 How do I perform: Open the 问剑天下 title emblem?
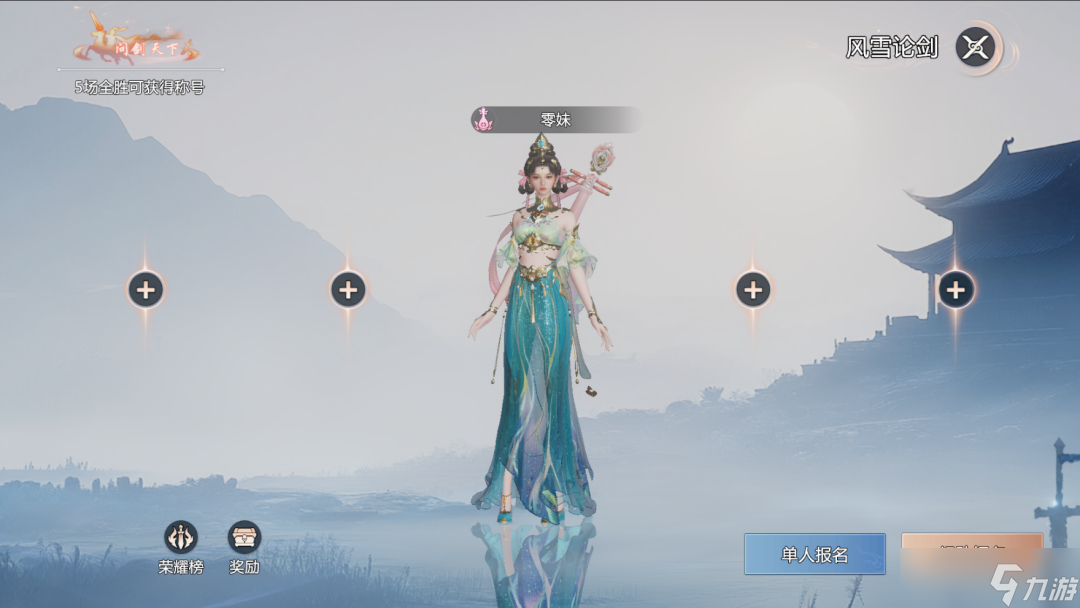pos(137,42)
